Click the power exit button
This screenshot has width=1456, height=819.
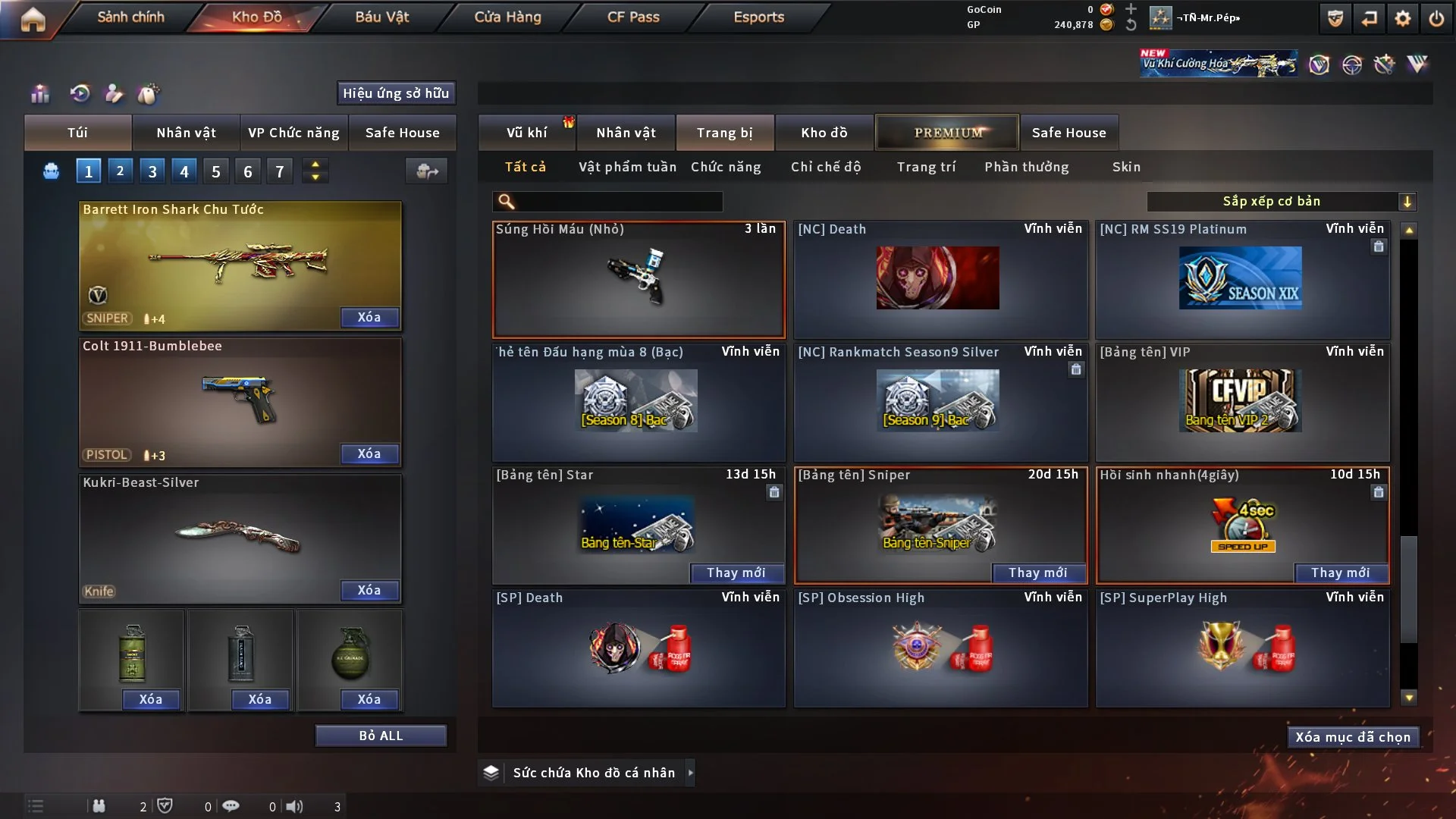[1436, 18]
